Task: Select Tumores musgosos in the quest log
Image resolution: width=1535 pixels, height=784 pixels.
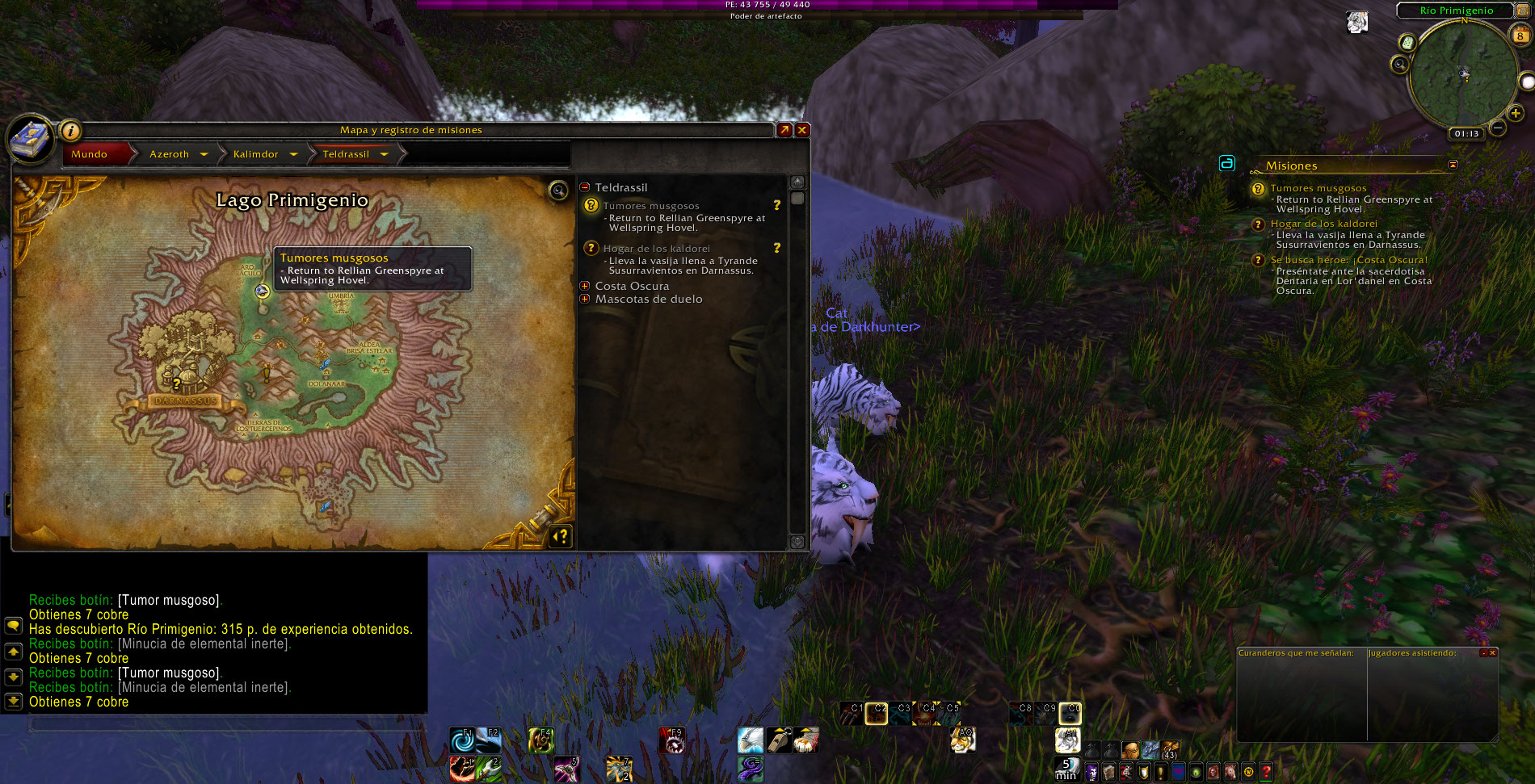Action: [x=651, y=206]
